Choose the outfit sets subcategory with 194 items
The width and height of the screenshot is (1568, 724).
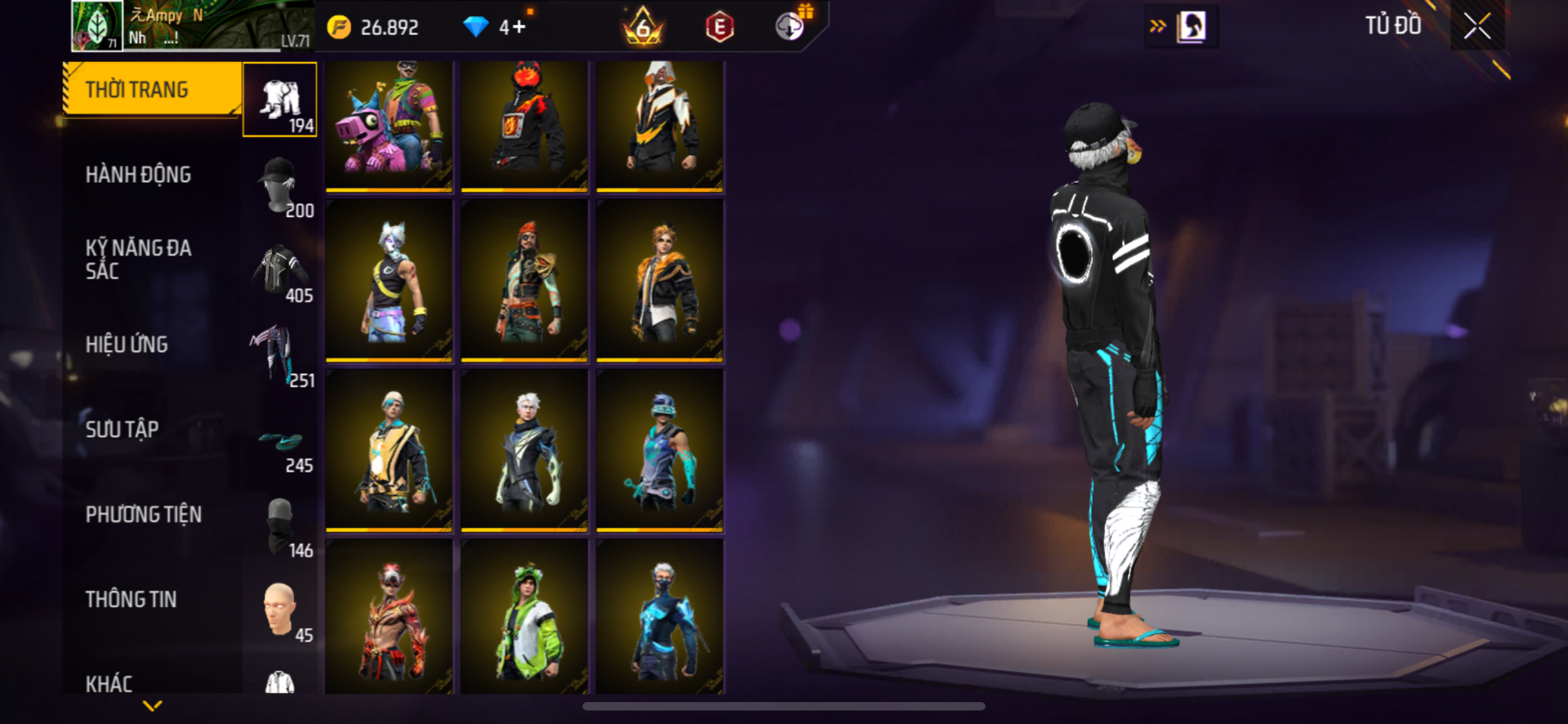280,100
